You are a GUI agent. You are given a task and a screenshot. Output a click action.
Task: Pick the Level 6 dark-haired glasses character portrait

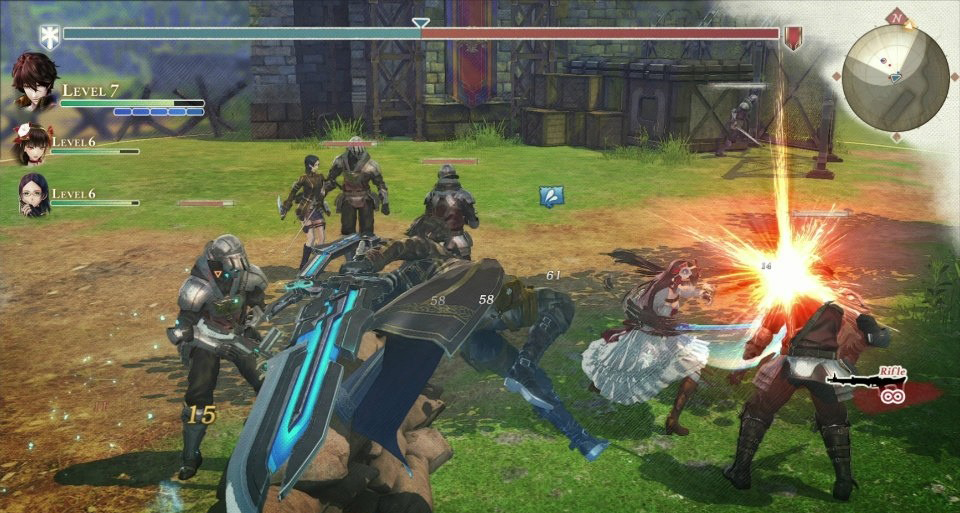click(x=33, y=193)
